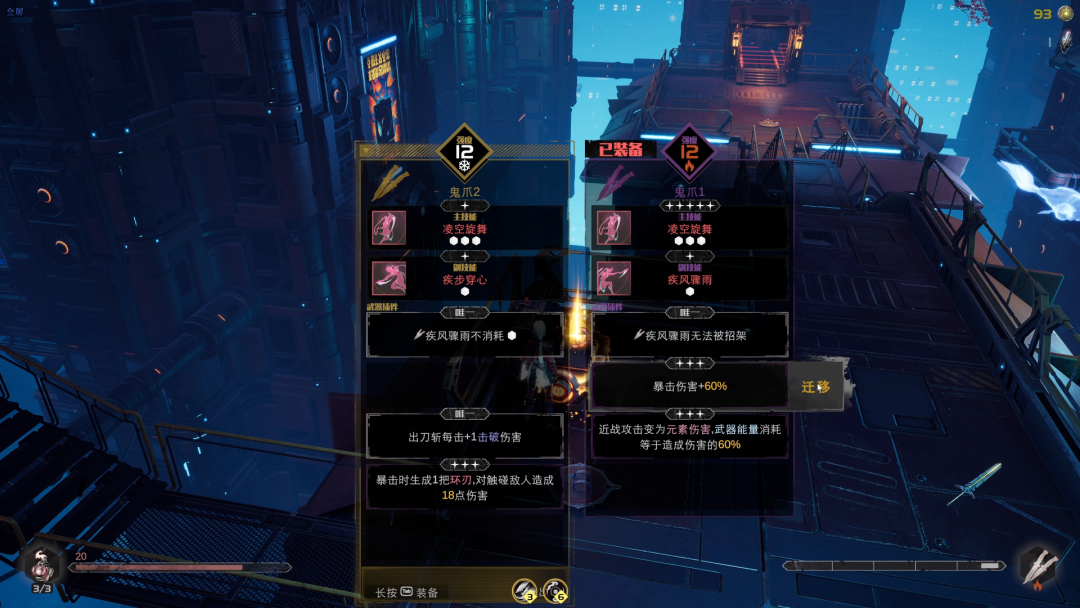The image size is (1080, 608).
Task: Click the equipped weapon icon in the corner
Action: click(1036, 565)
